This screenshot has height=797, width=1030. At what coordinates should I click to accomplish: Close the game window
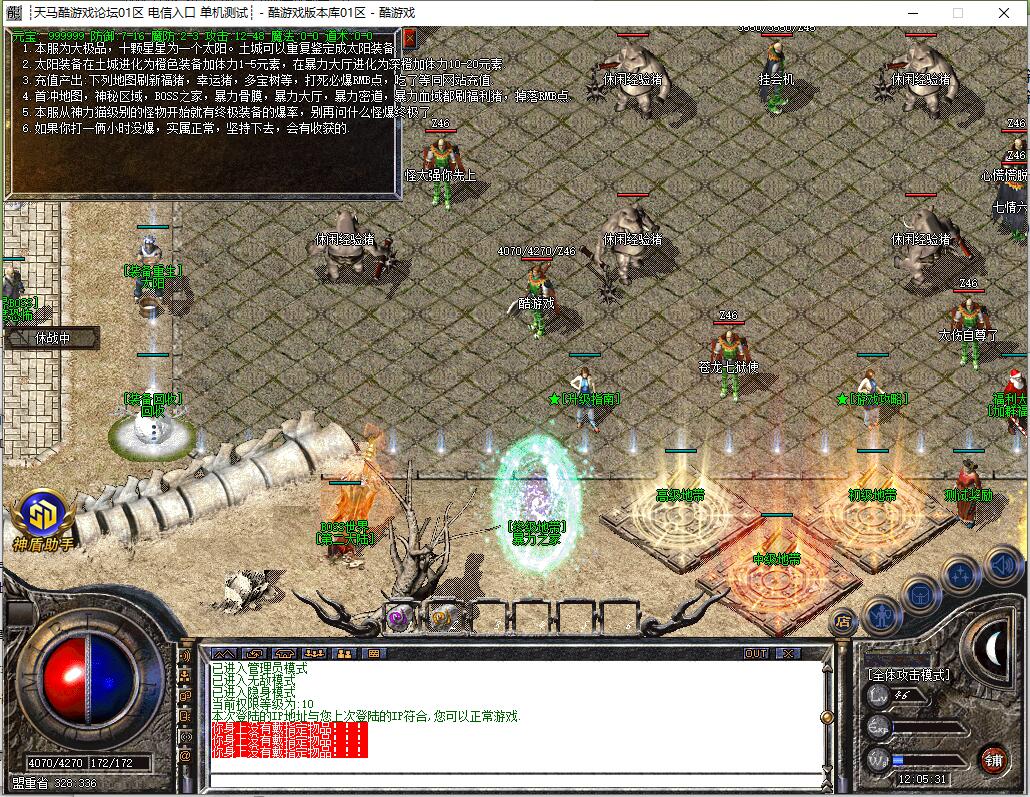tap(1005, 13)
